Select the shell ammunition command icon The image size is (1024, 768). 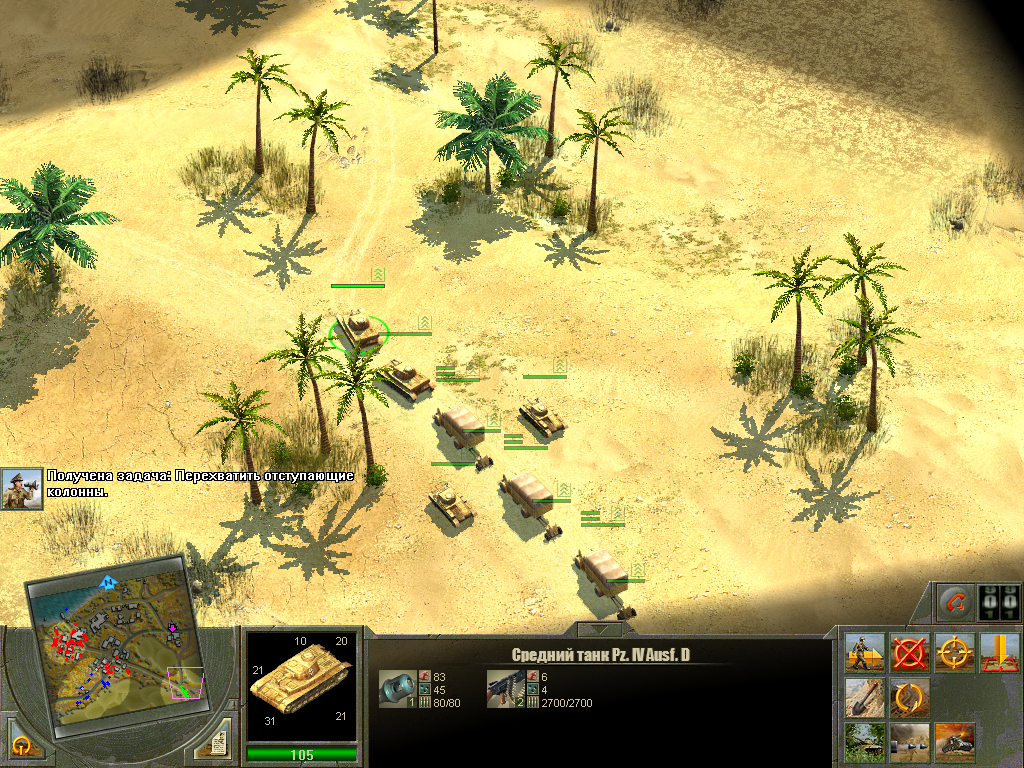[x=909, y=742]
